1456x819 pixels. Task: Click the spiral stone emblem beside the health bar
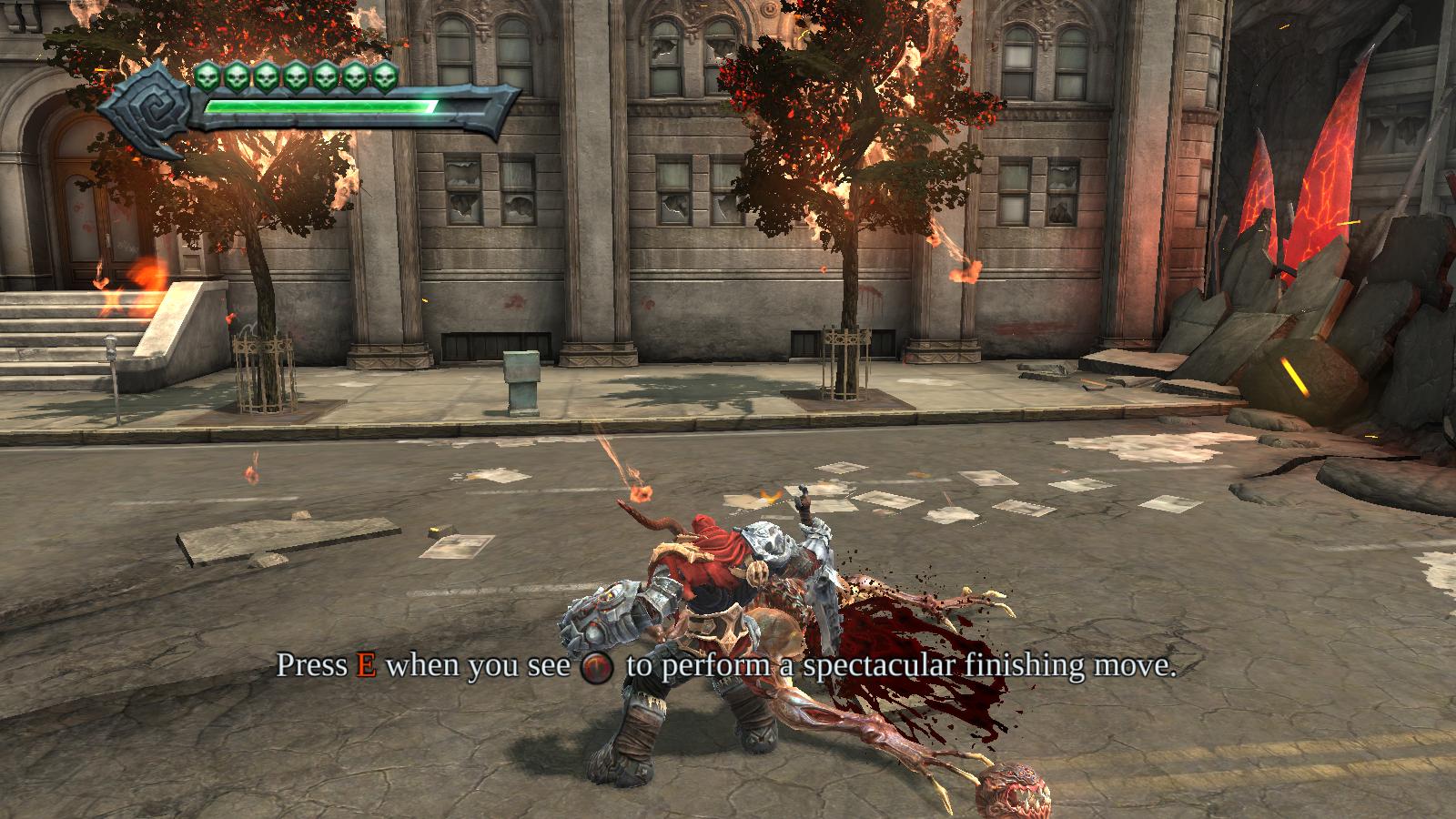click(x=147, y=109)
